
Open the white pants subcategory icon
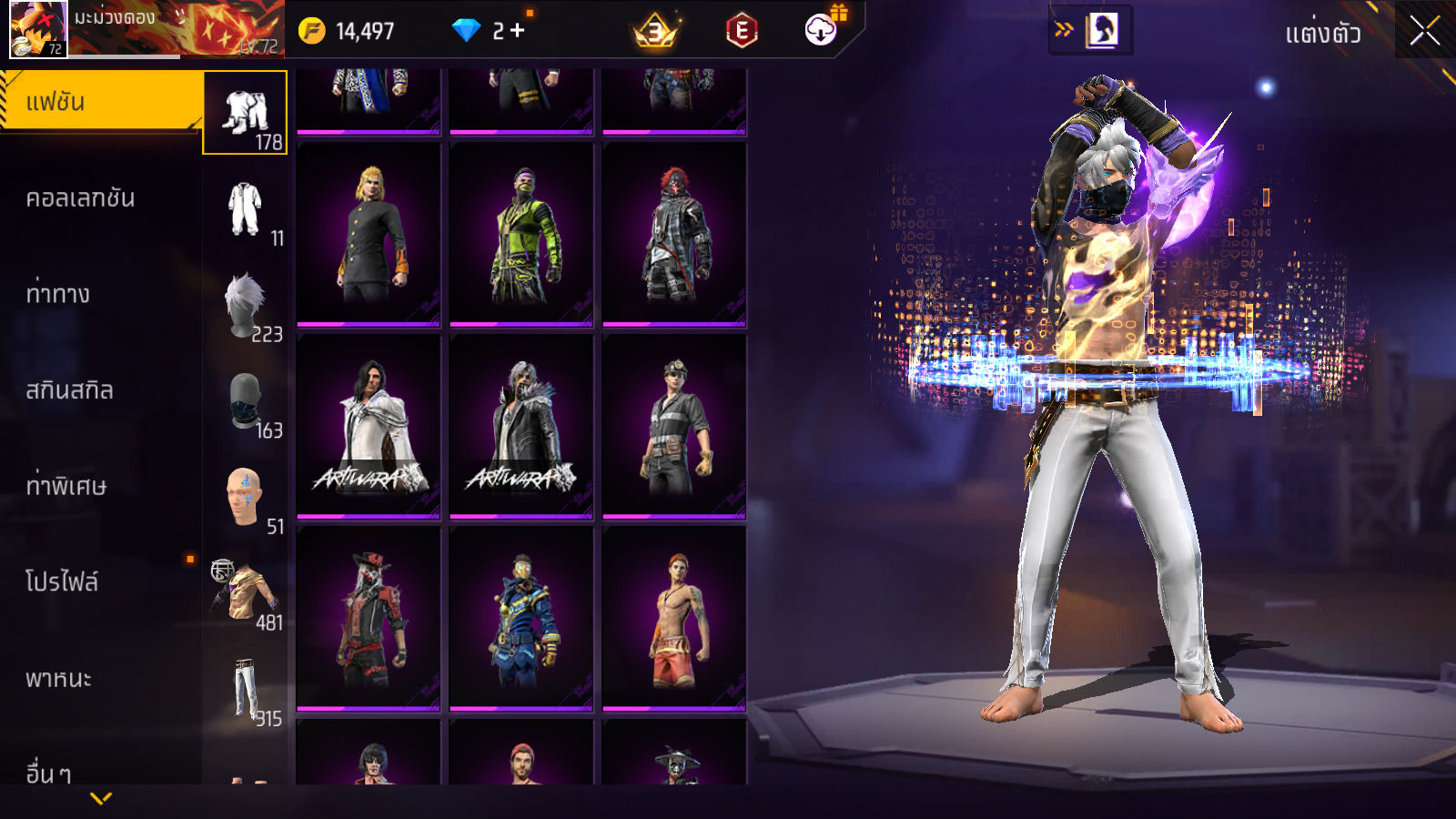246,690
